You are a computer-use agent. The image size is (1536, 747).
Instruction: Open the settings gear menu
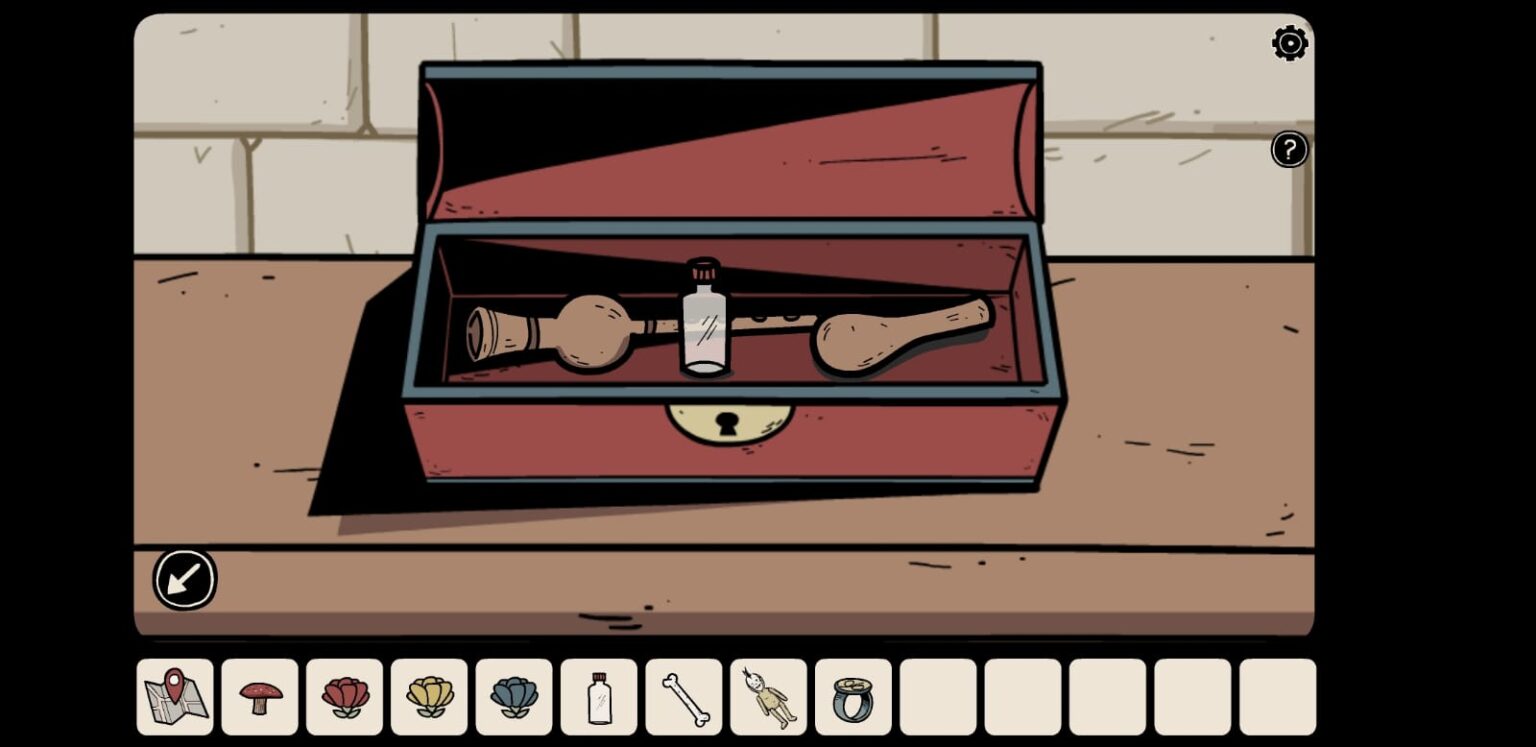(x=1289, y=43)
